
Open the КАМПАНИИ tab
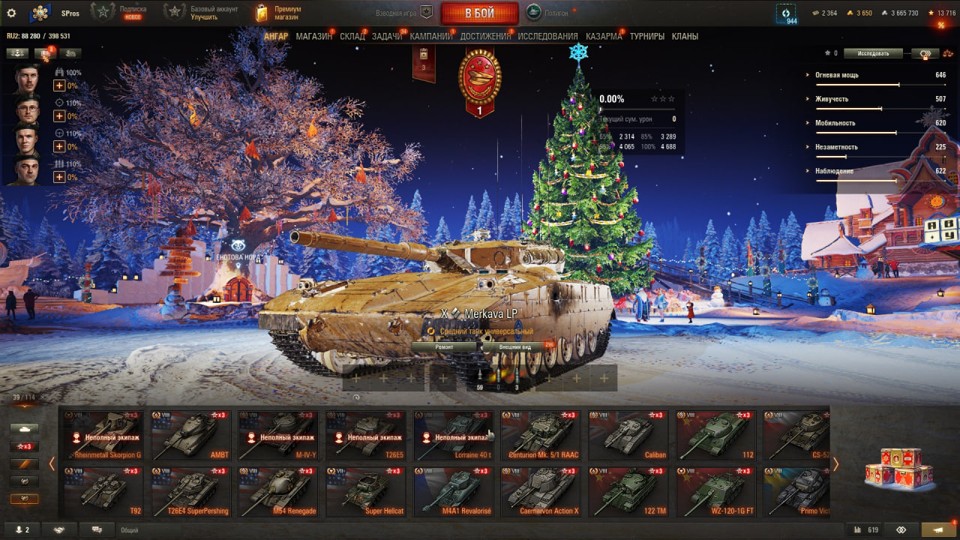pos(431,36)
